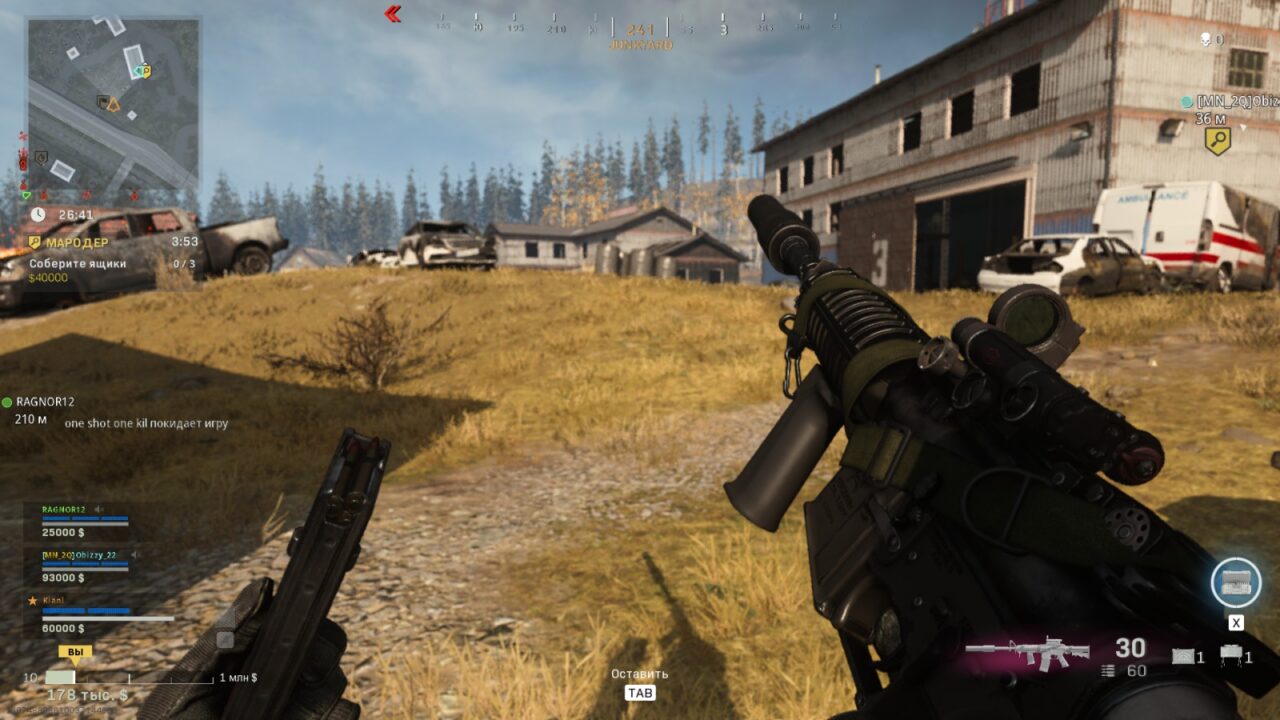Screen dimensions: 1280x720
Task: Click the match timer clock icon
Action: click(38, 213)
